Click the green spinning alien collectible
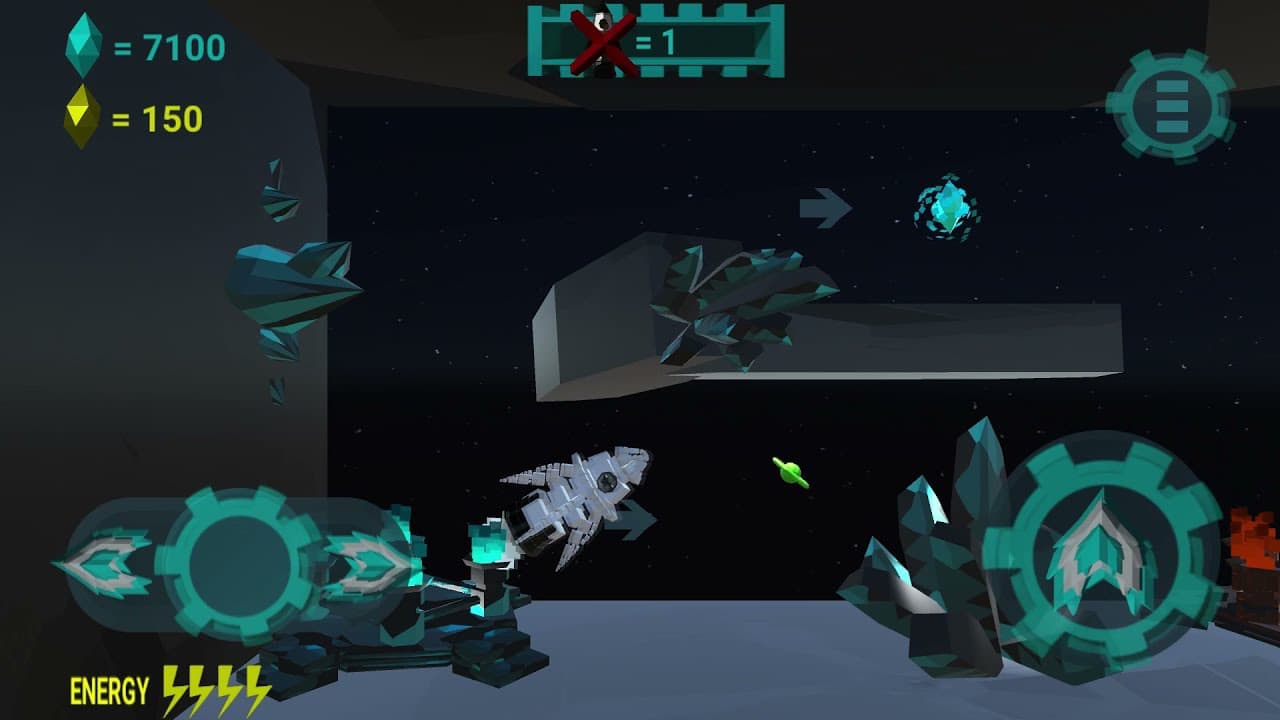Viewport: 1280px width, 720px height. point(789,474)
